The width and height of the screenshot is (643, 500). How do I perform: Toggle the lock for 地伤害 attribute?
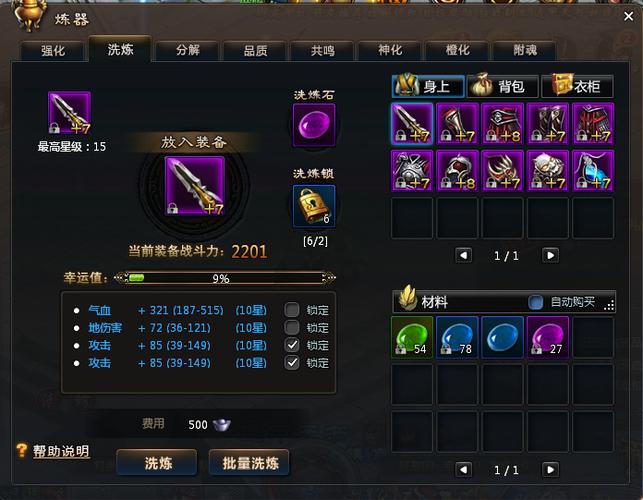coord(292,327)
